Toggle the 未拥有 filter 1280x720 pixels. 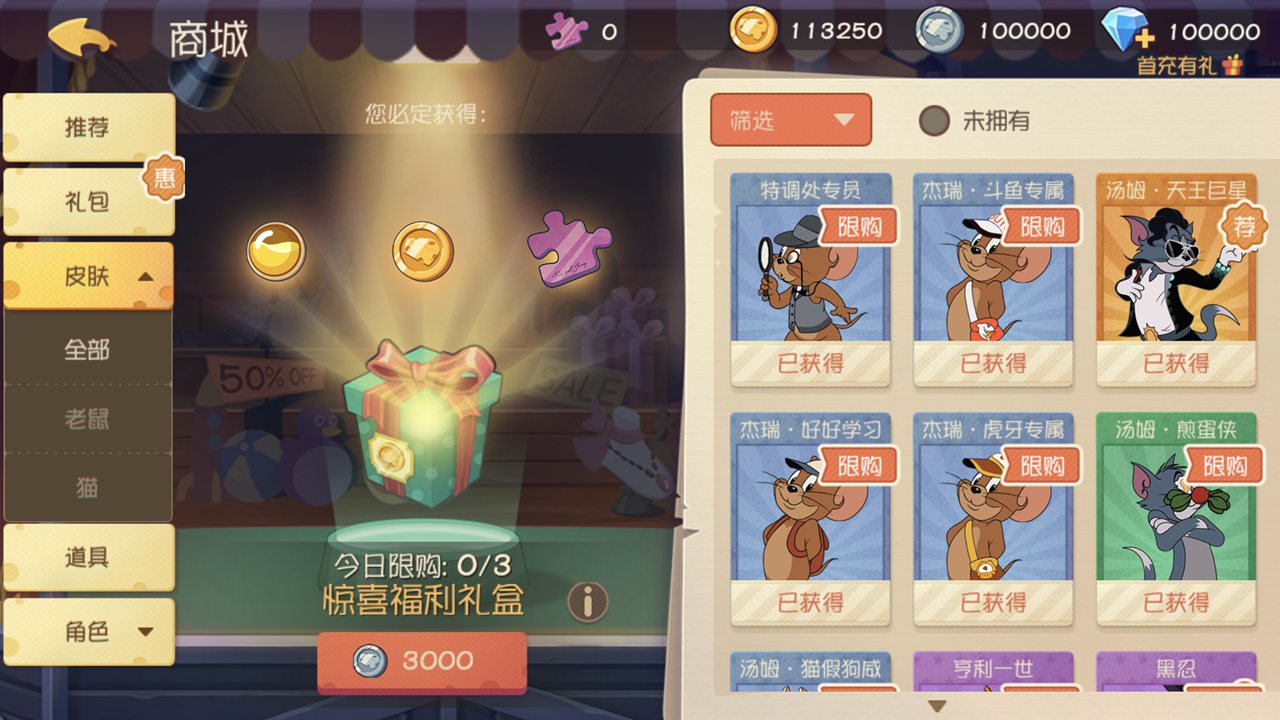coord(934,120)
